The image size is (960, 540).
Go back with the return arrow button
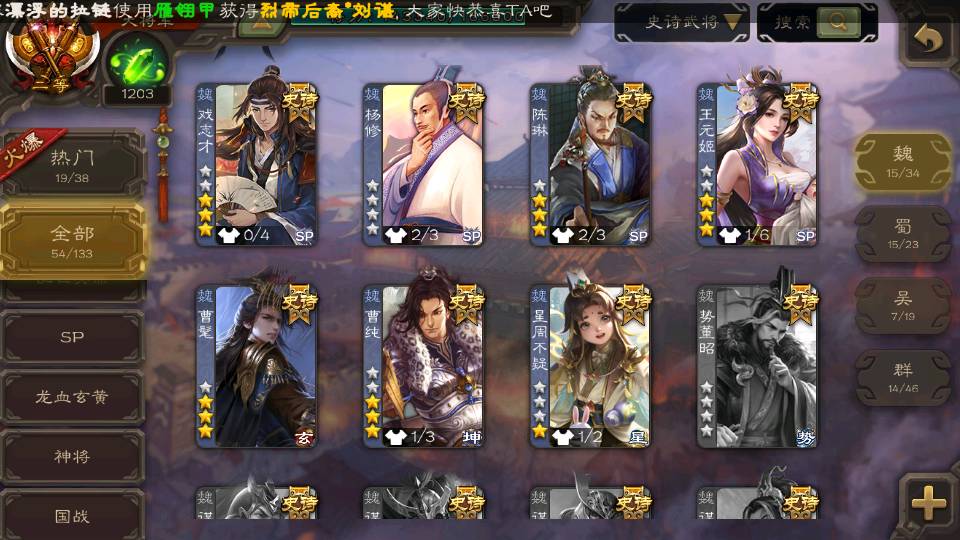pyautogui.click(x=929, y=40)
